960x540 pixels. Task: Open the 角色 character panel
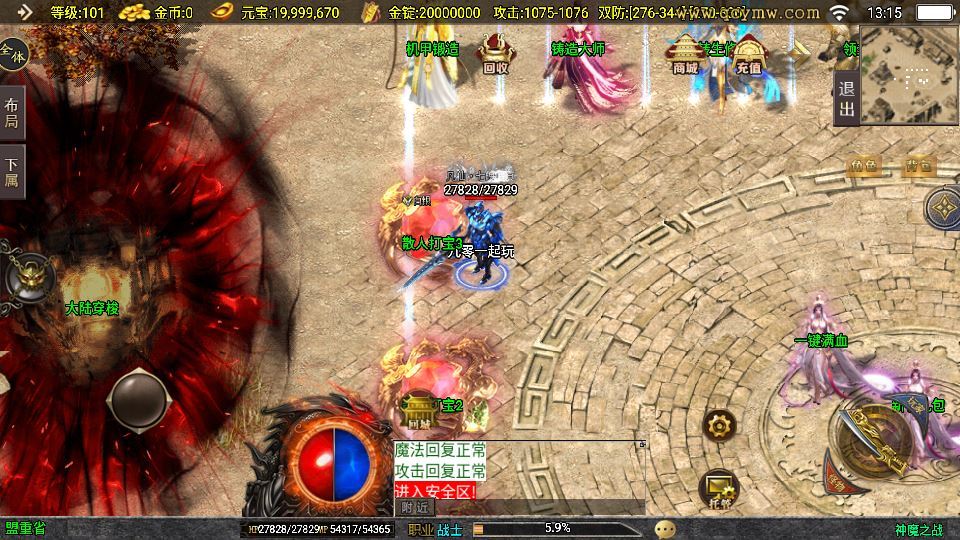[x=863, y=166]
